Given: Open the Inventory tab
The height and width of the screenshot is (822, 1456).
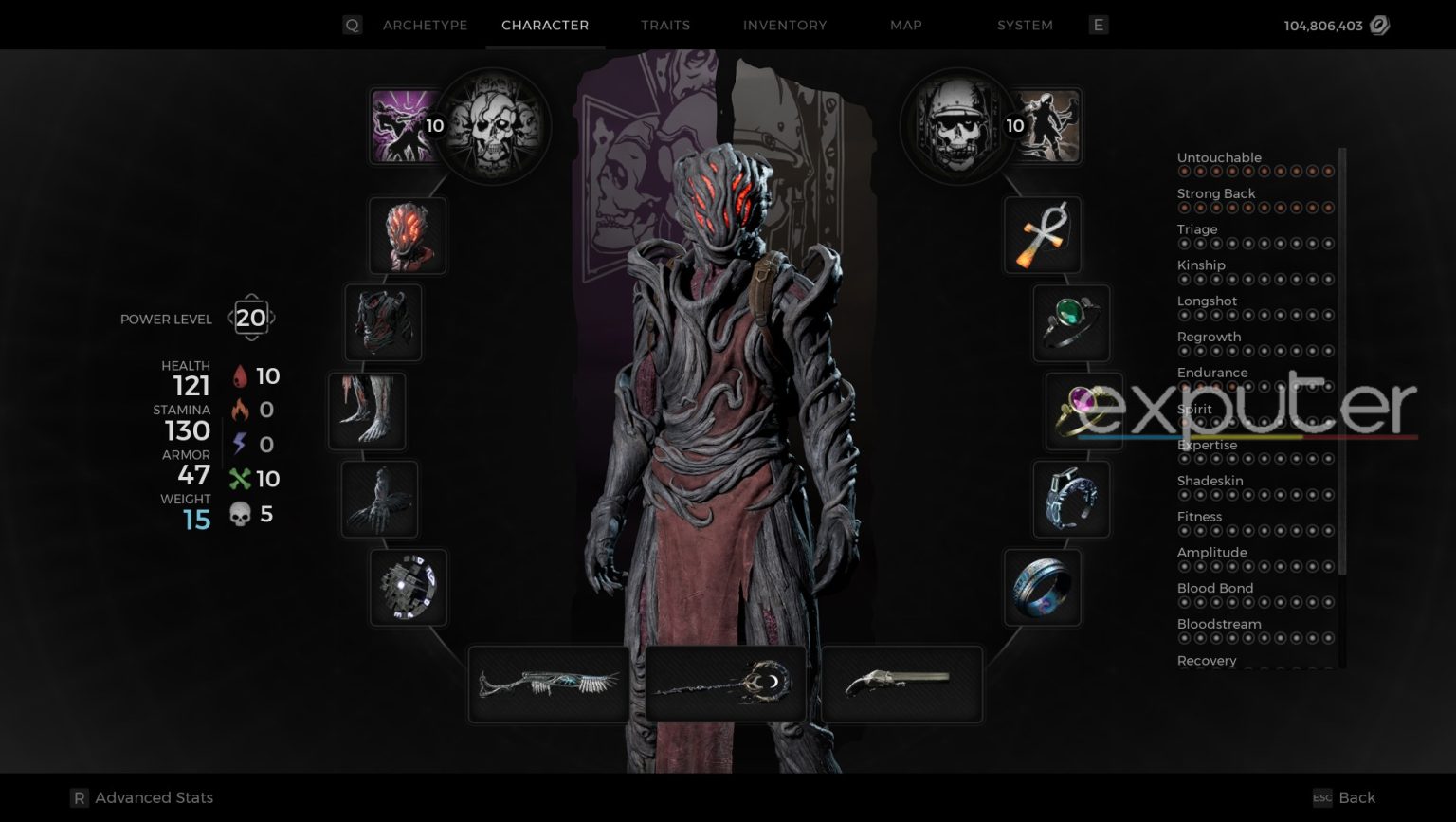Looking at the screenshot, I should [784, 26].
